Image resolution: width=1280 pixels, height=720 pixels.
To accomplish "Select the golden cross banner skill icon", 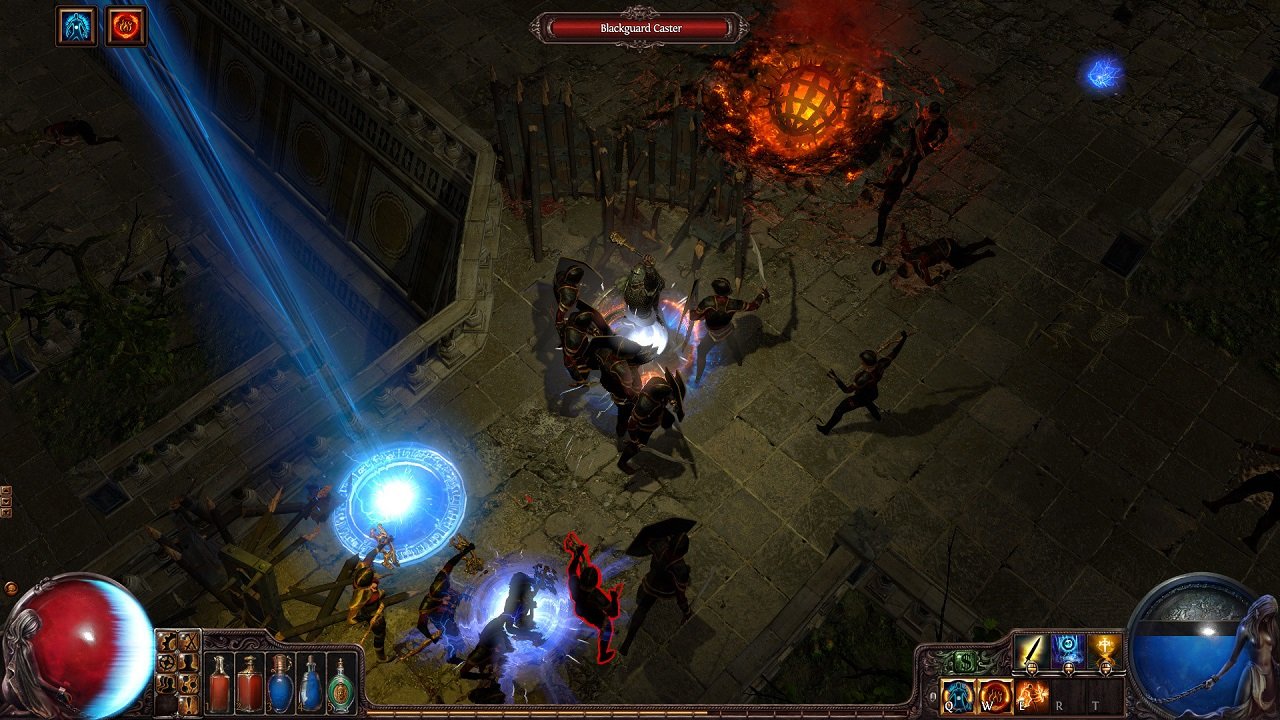I will point(1104,649).
